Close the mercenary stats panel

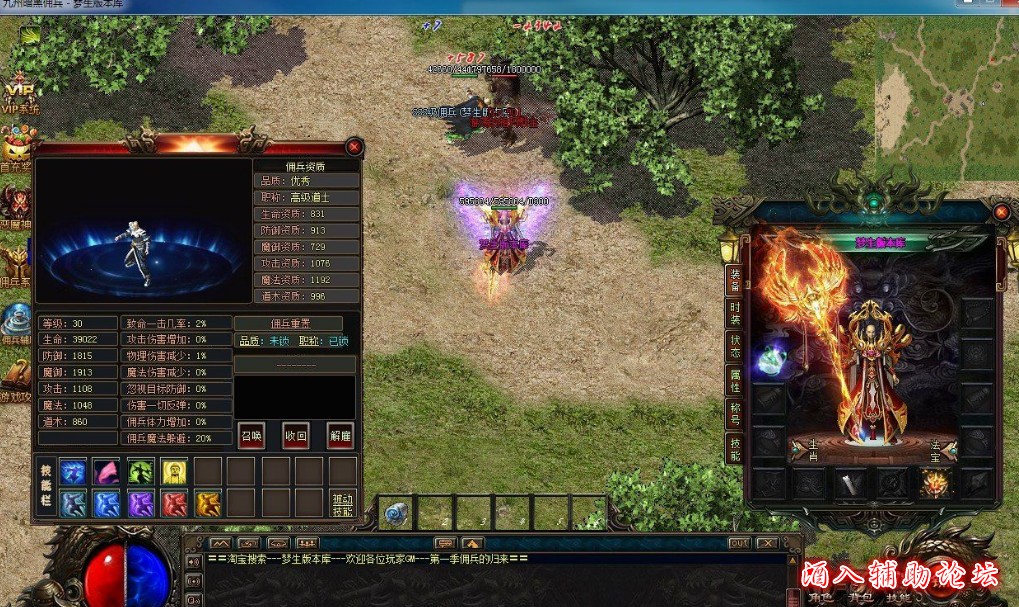click(x=353, y=147)
